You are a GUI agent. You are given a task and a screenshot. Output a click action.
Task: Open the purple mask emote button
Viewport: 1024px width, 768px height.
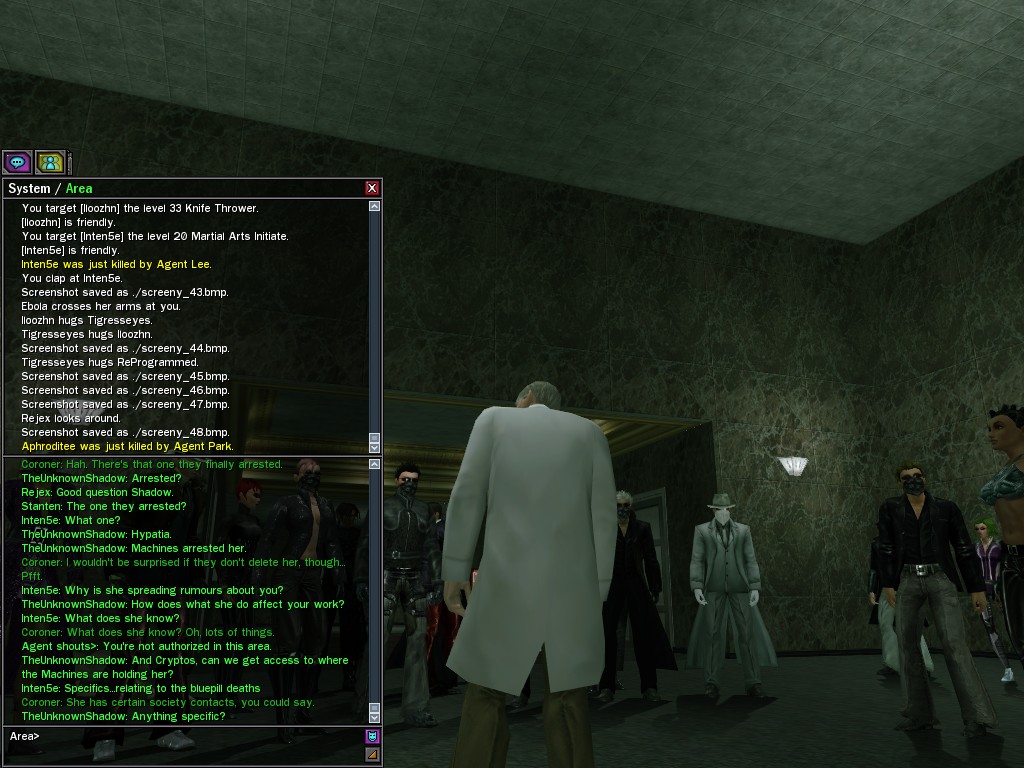(372, 736)
